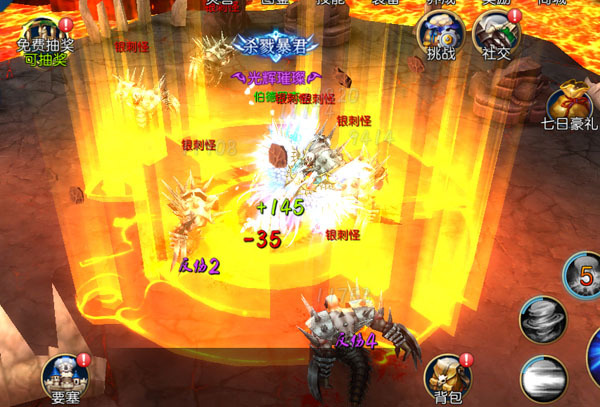
Task: Tap the large blue main attack button
Action: (593, 355)
